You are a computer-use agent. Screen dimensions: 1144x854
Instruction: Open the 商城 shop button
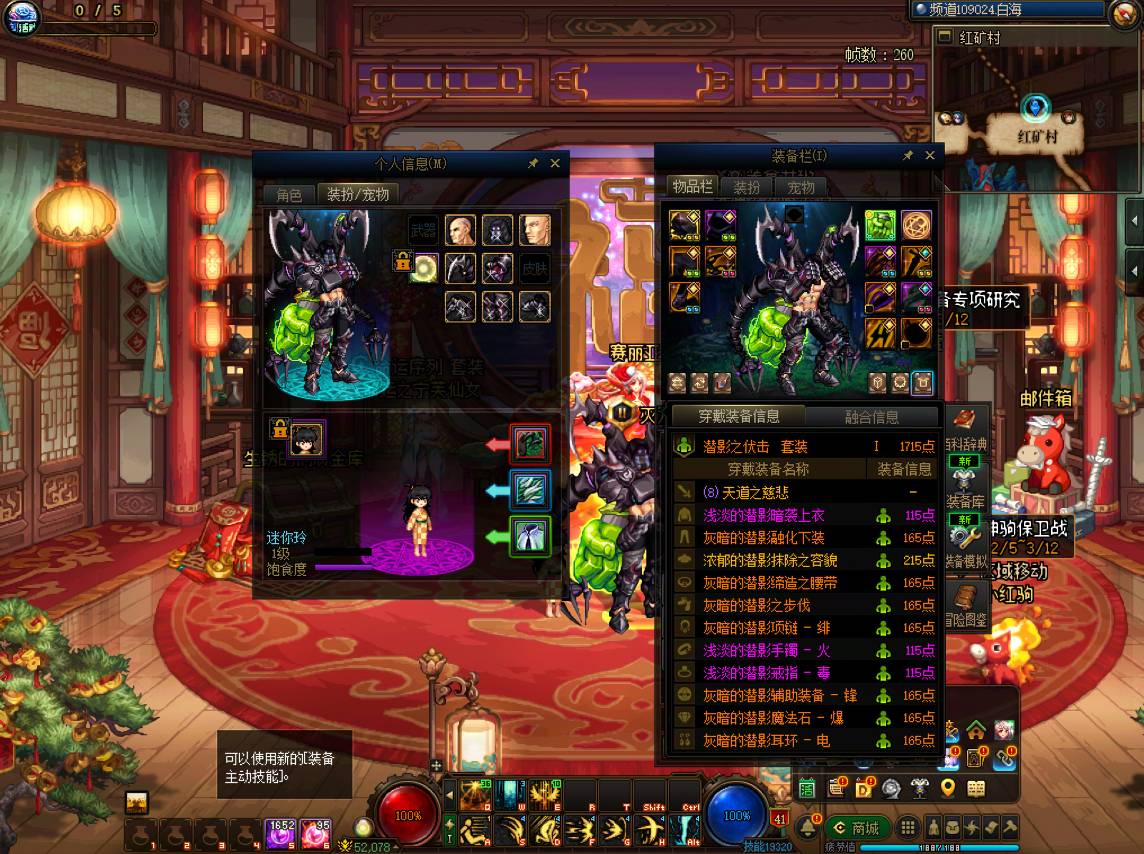[x=857, y=828]
